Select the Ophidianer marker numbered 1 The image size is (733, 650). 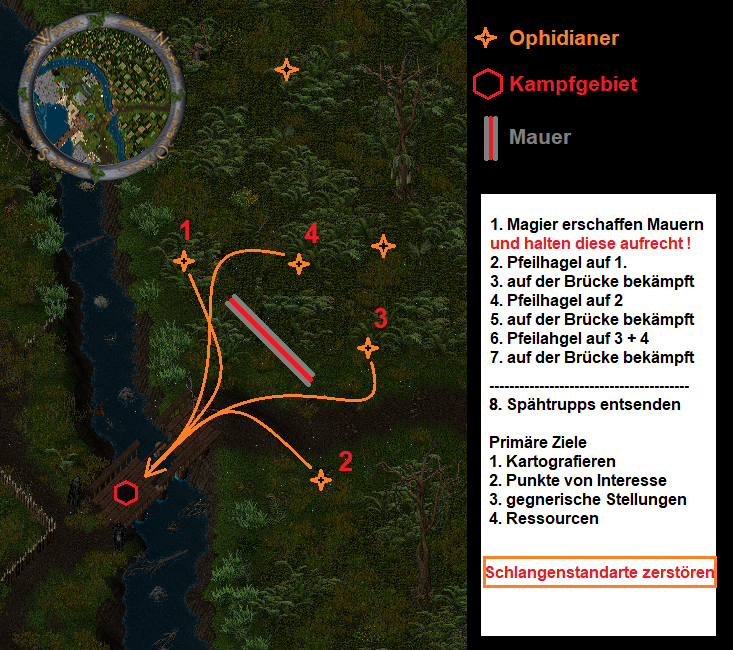184,261
